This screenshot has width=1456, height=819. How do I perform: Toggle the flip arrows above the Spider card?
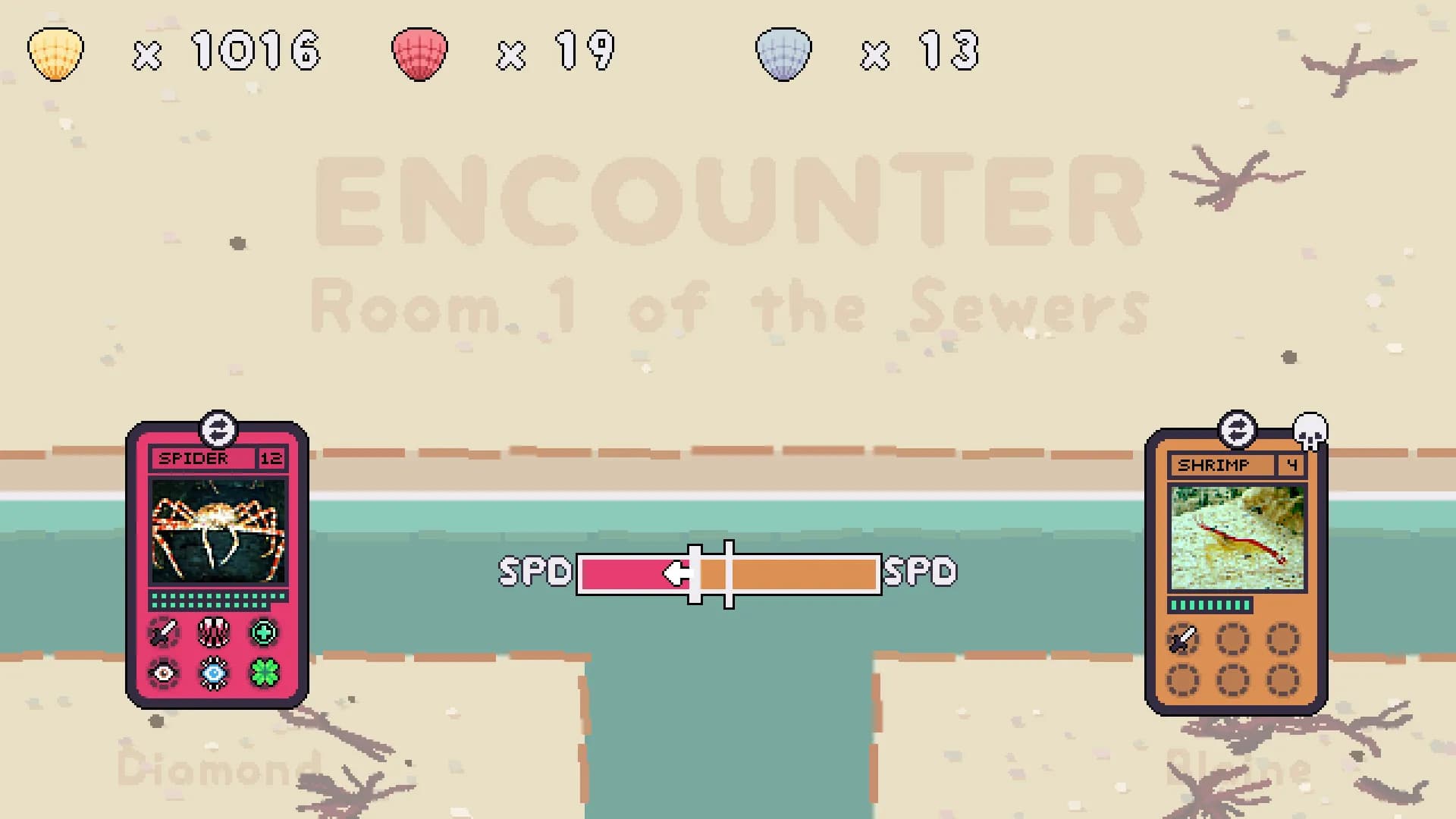pyautogui.click(x=219, y=429)
